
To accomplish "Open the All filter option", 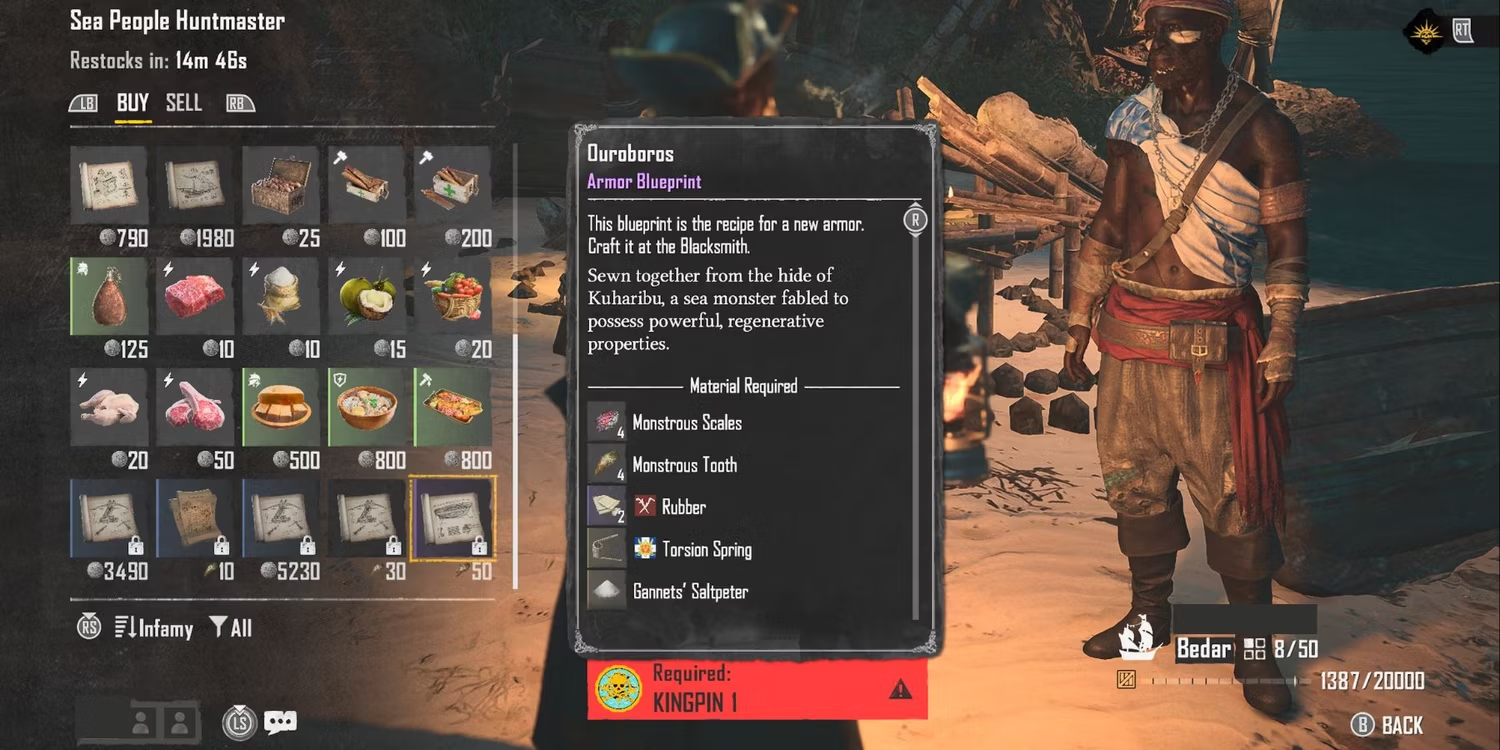I will coord(230,628).
